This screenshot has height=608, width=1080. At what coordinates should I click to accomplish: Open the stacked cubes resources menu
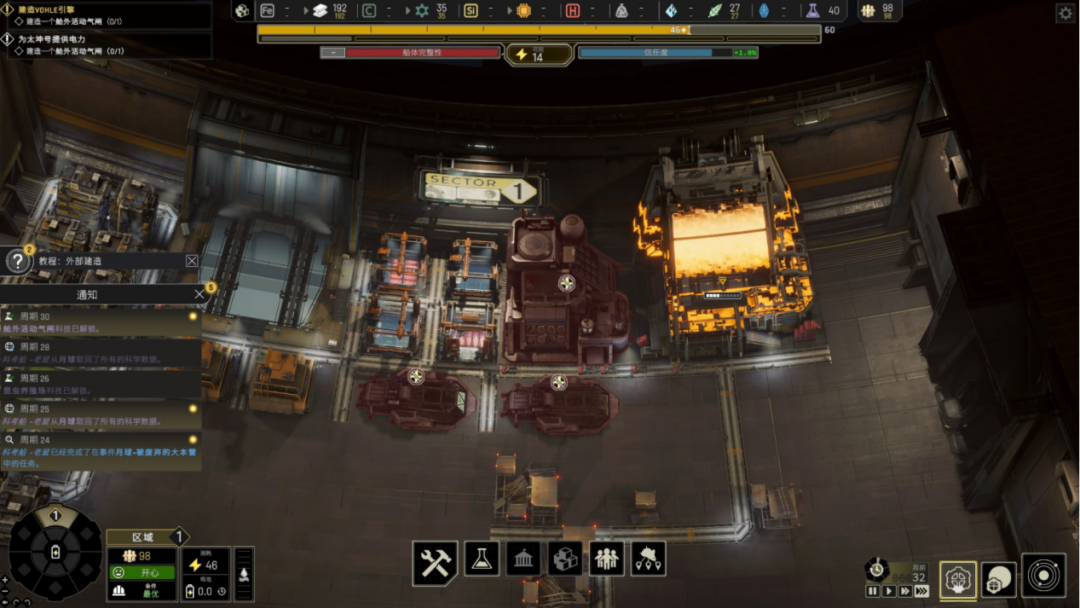tap(565, 559)
